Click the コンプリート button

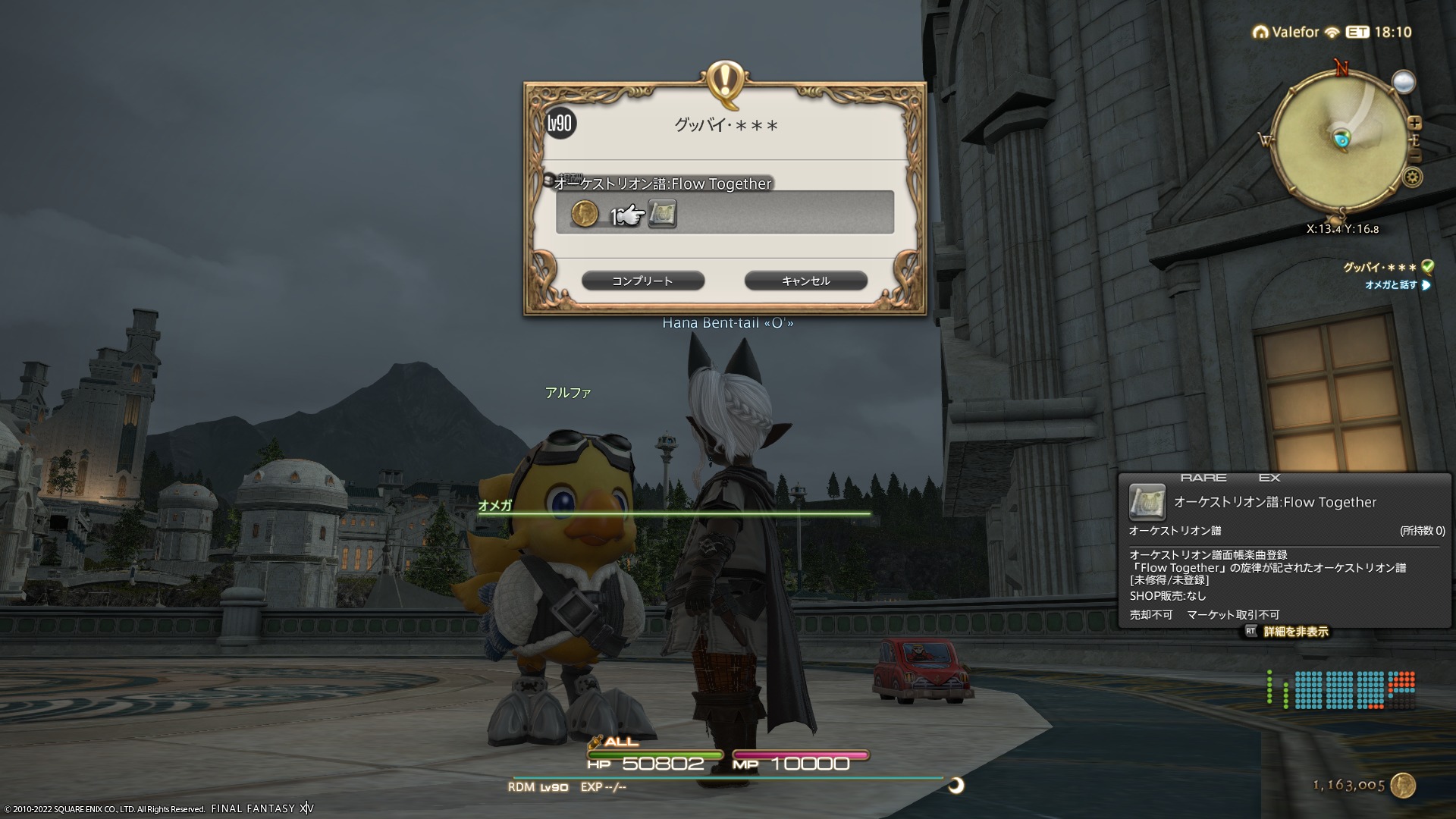pos(642,281)
